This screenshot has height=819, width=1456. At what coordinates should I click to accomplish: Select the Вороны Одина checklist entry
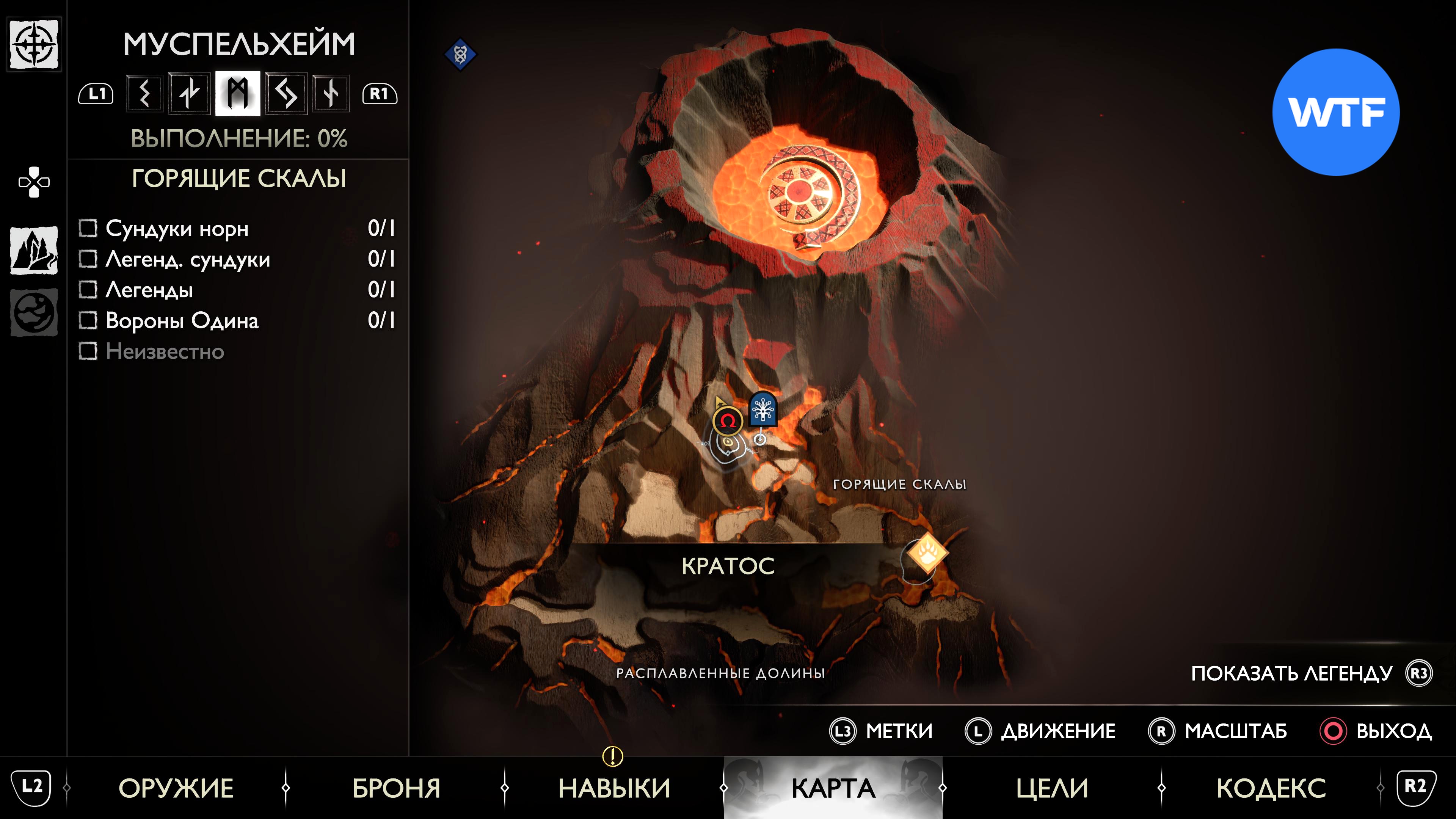(x=237, y=320)
